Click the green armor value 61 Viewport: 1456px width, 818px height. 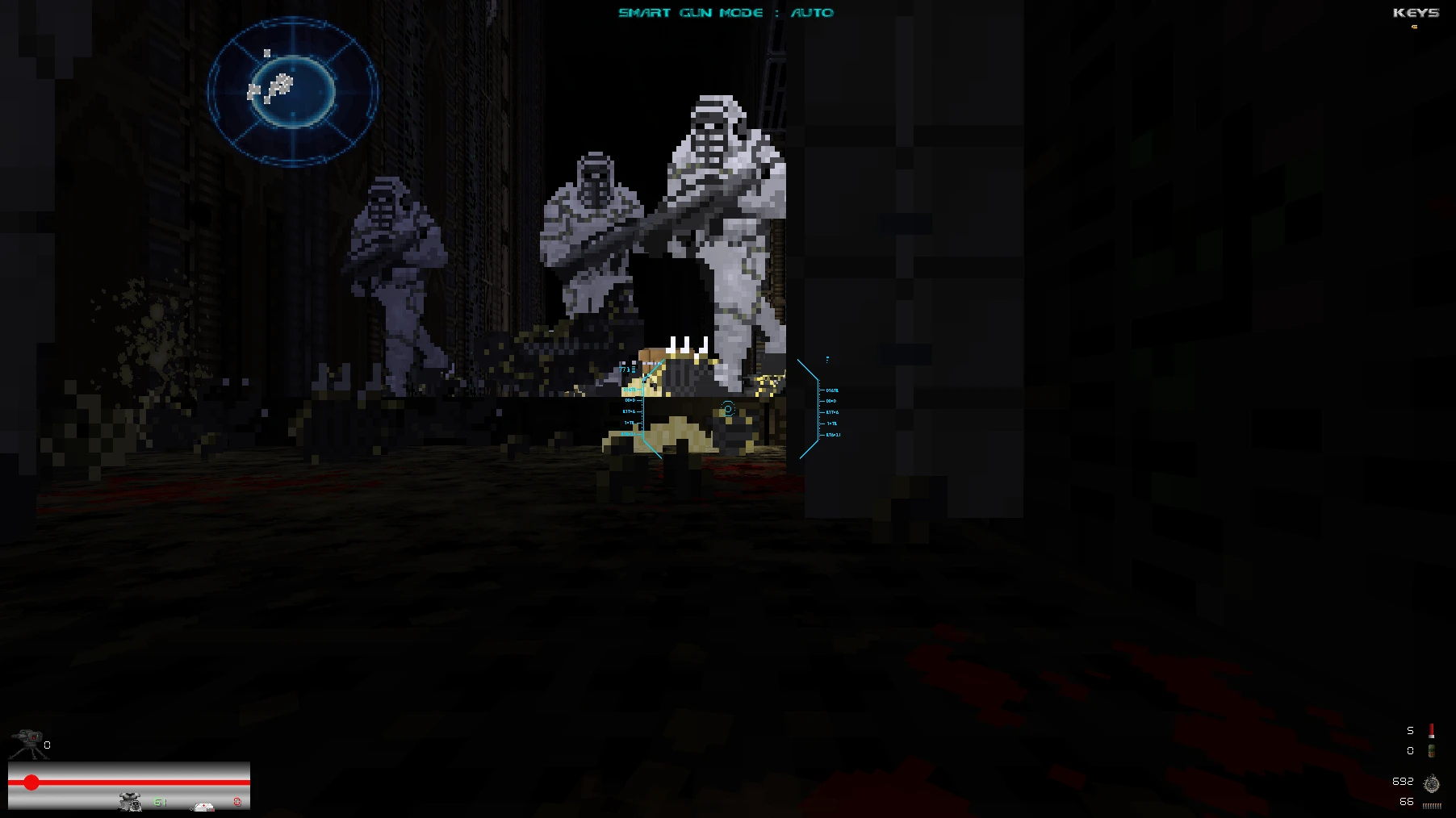coord(160,803)
